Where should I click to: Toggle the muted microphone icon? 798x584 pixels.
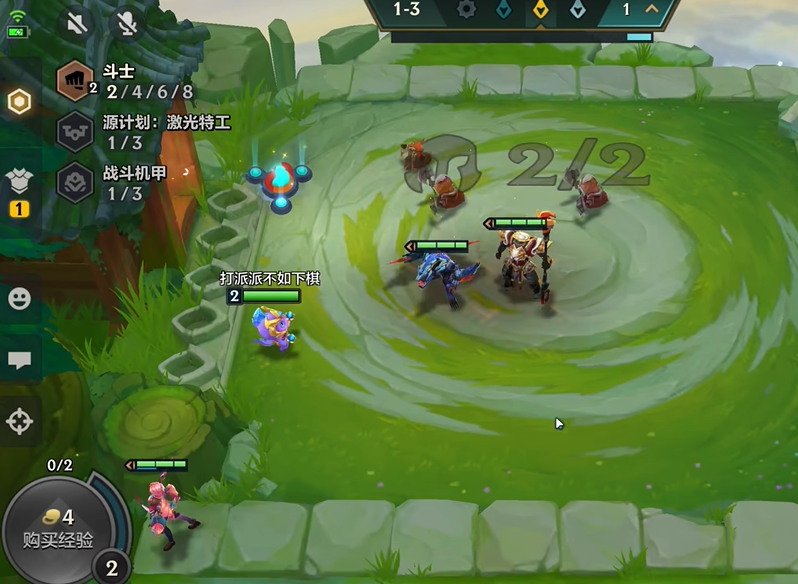(127, 23)
